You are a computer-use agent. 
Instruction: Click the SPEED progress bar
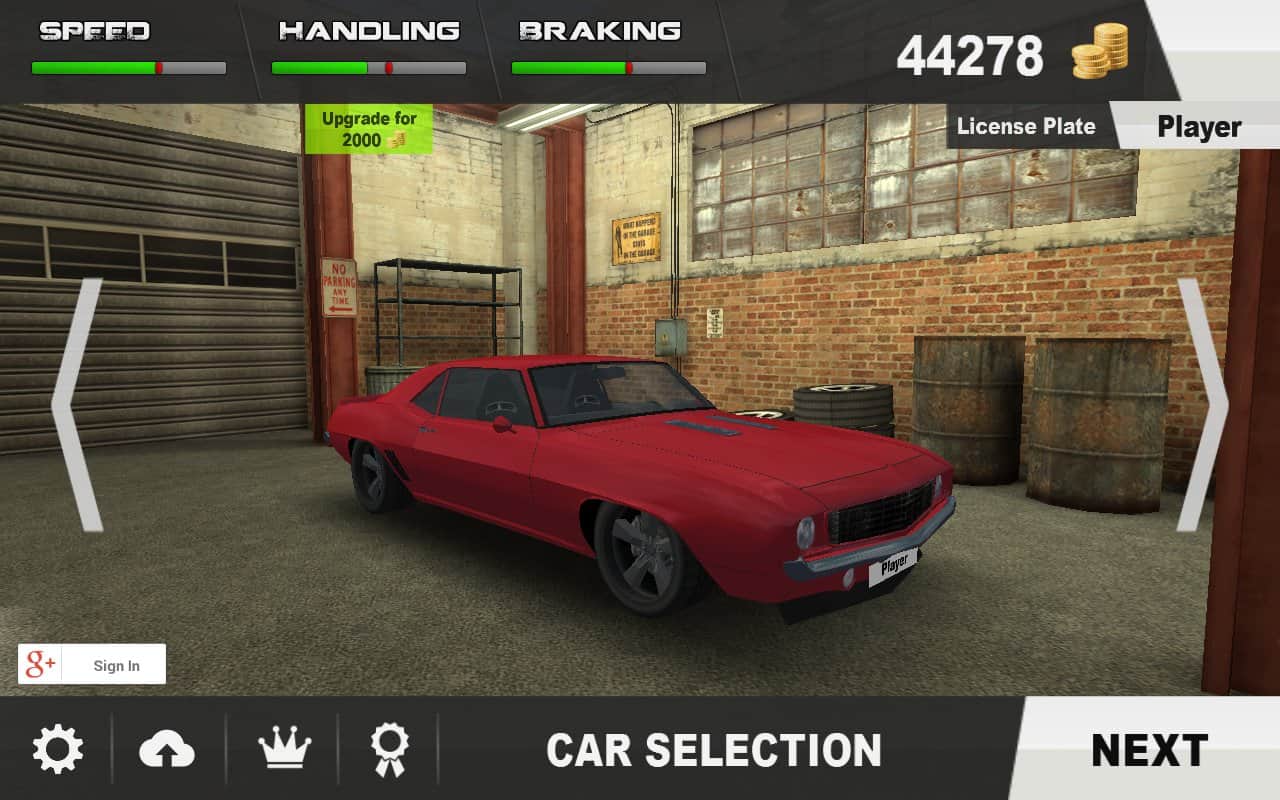point(128,66)
